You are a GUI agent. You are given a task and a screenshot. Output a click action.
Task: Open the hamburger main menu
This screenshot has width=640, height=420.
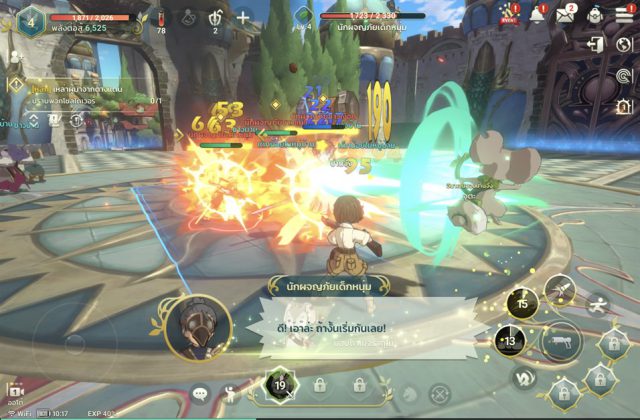[624, 14]
